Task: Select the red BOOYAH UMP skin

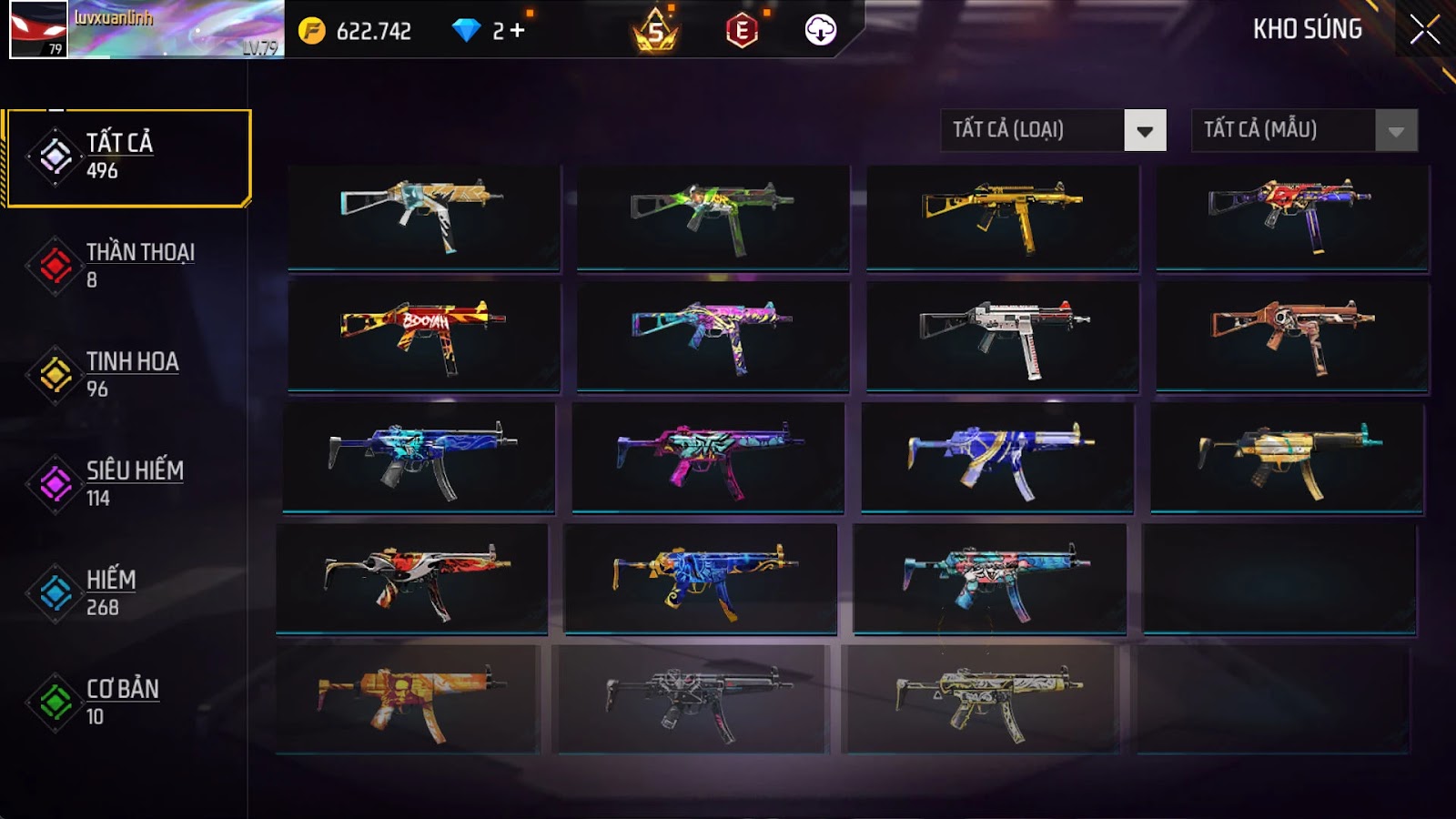Action: 423,335
